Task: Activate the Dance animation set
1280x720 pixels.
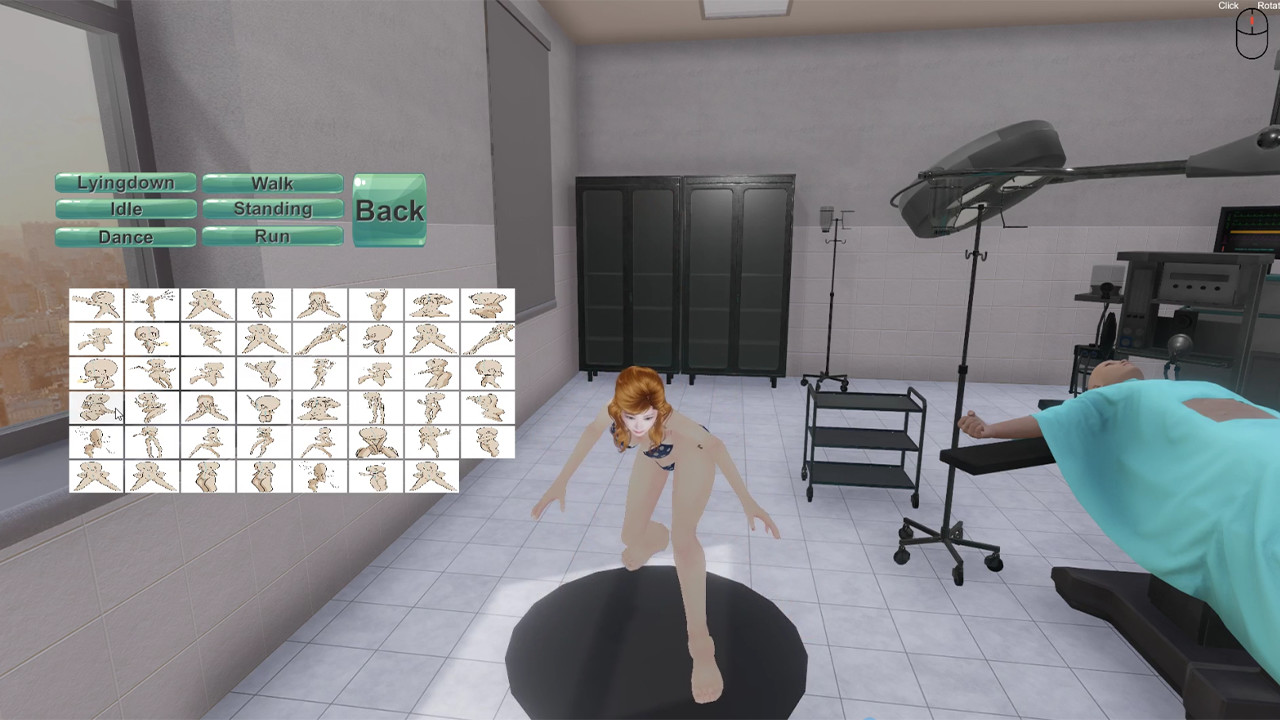Action: tap(125, 237)
